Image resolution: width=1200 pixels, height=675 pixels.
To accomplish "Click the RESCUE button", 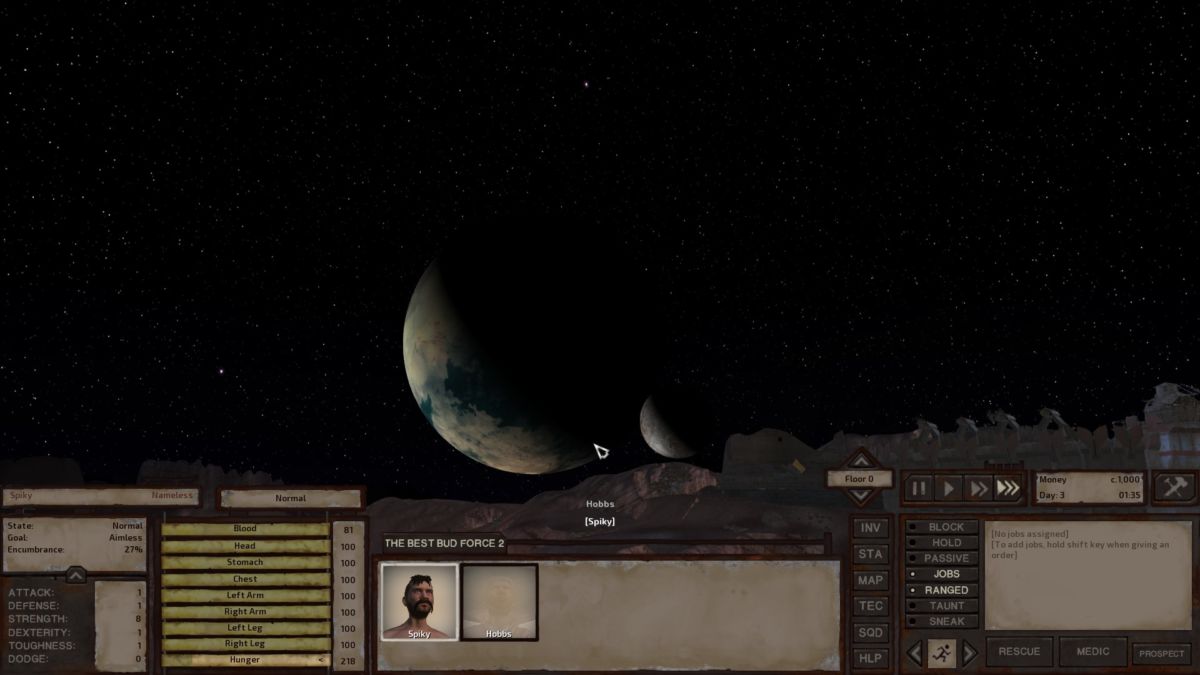I will coord(1019,652).
